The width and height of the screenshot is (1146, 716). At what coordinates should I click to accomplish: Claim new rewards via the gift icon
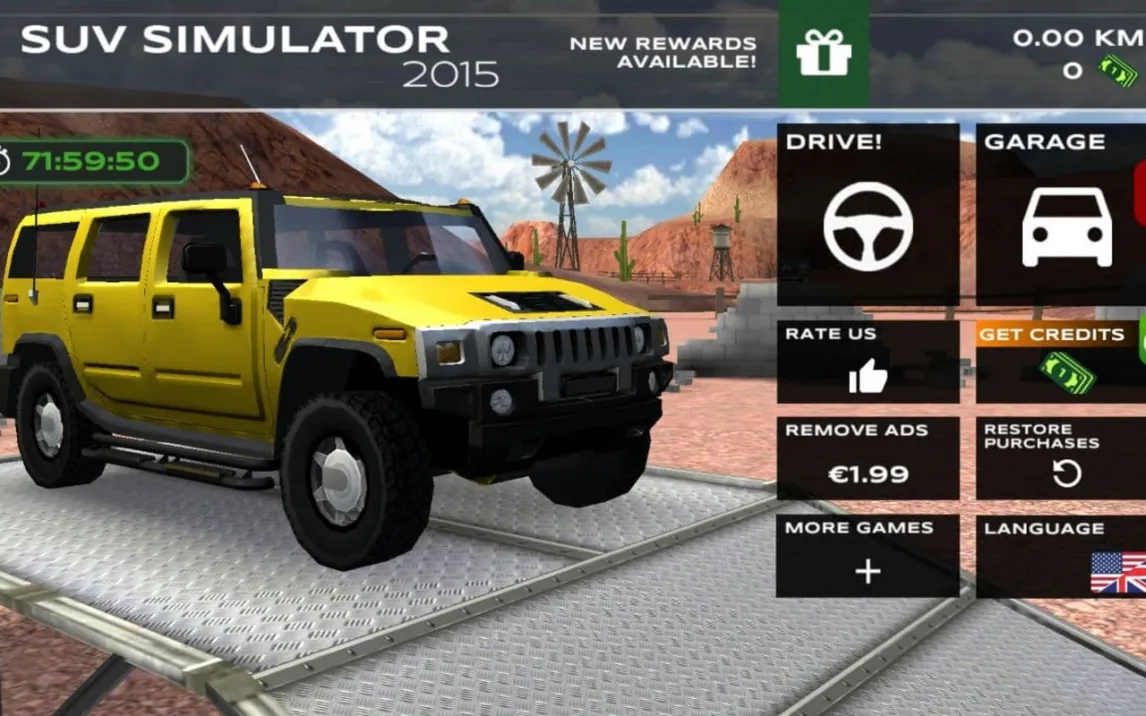coord(823,53)
